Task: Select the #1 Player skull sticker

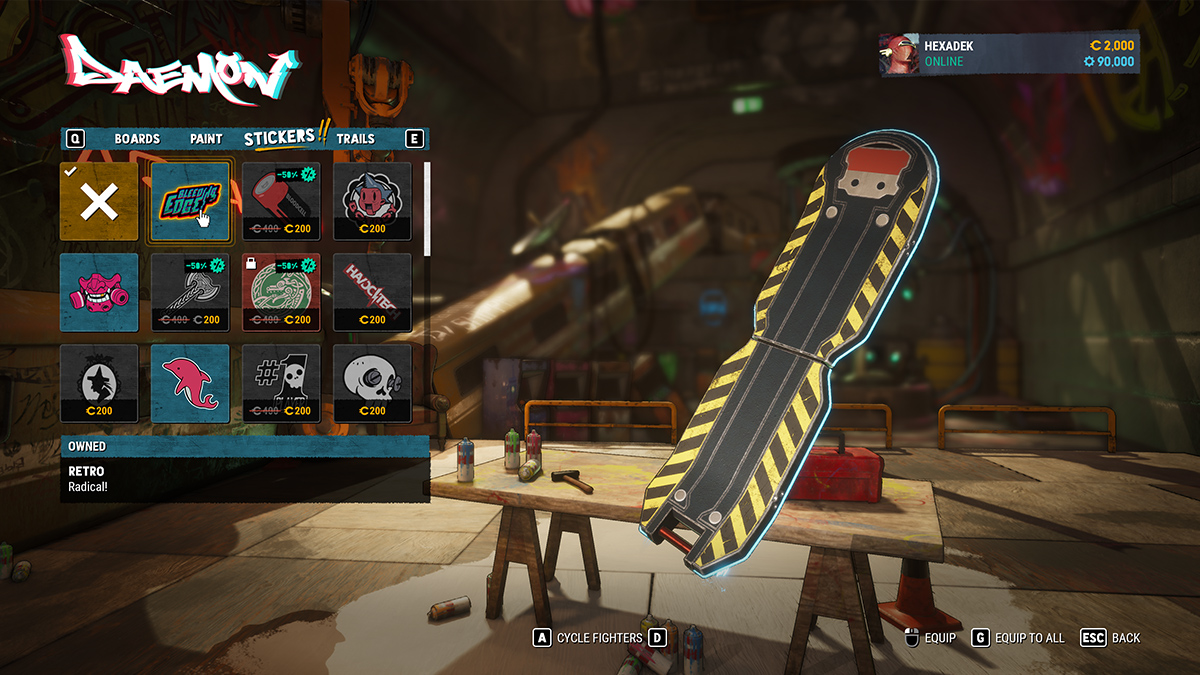Action: click(281, 383)
